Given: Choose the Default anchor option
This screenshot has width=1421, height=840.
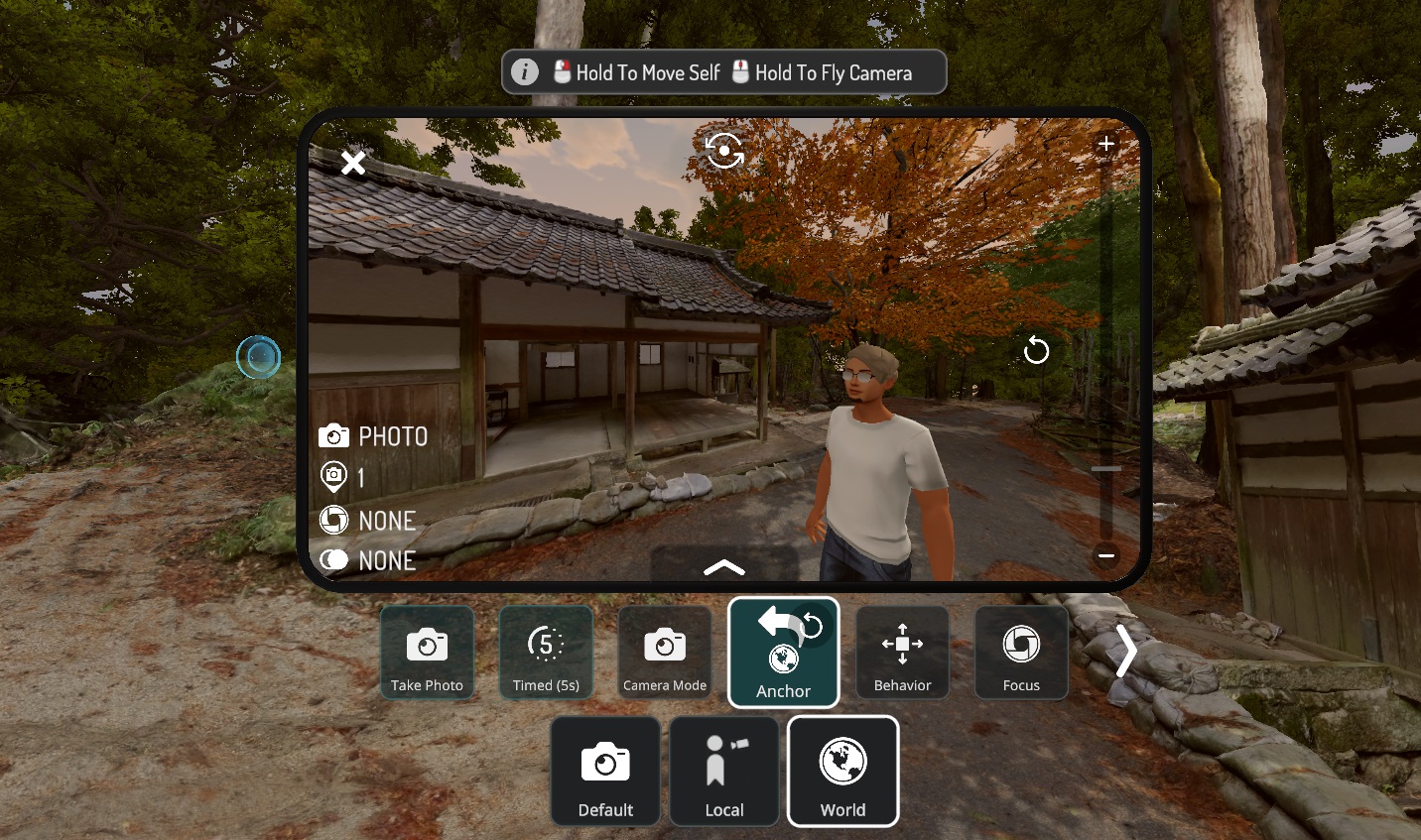Looking at the screenshot, I should coord(605,772).
